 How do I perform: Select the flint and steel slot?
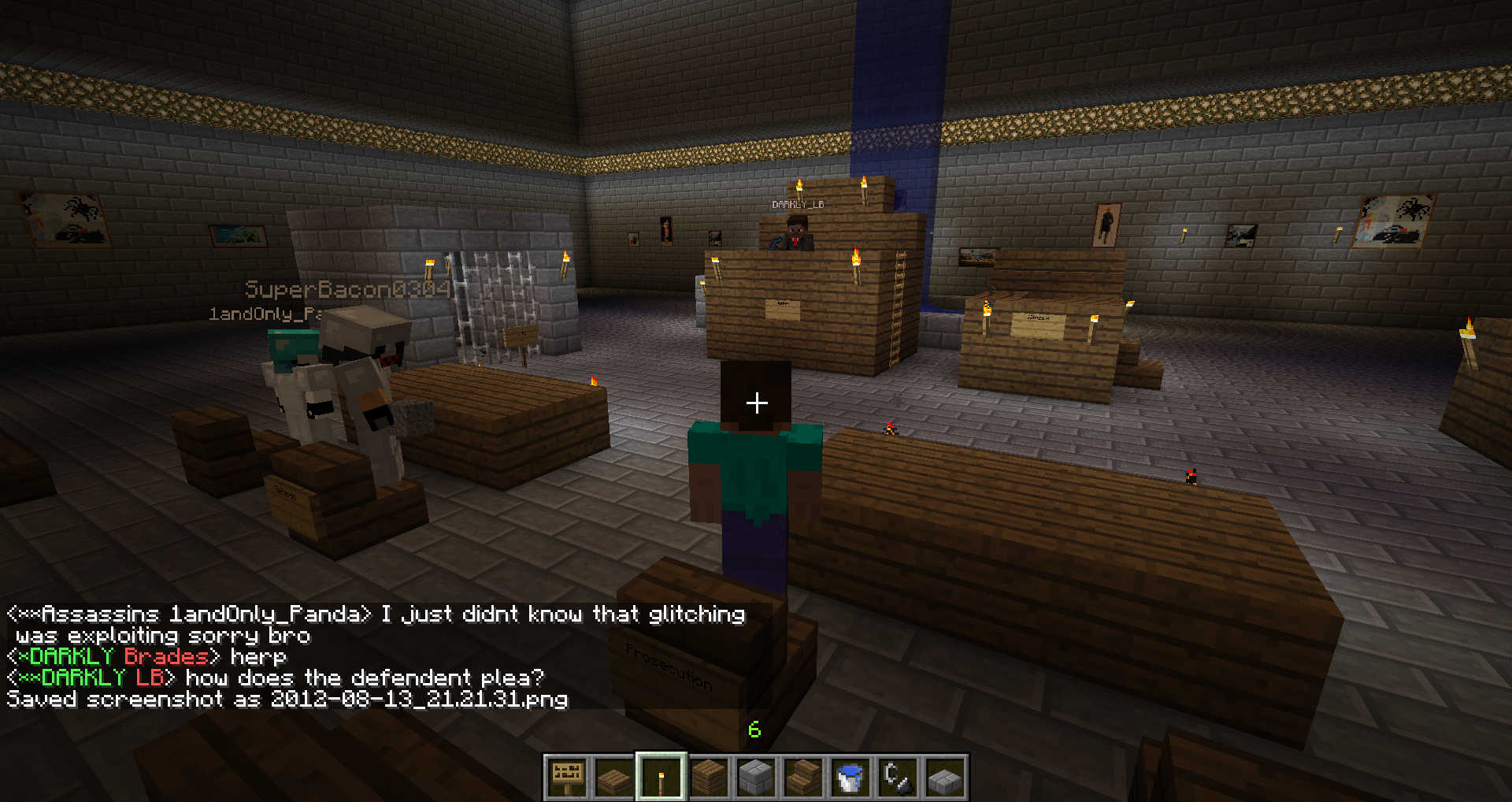pyautogui.click(x=898, y=777)
